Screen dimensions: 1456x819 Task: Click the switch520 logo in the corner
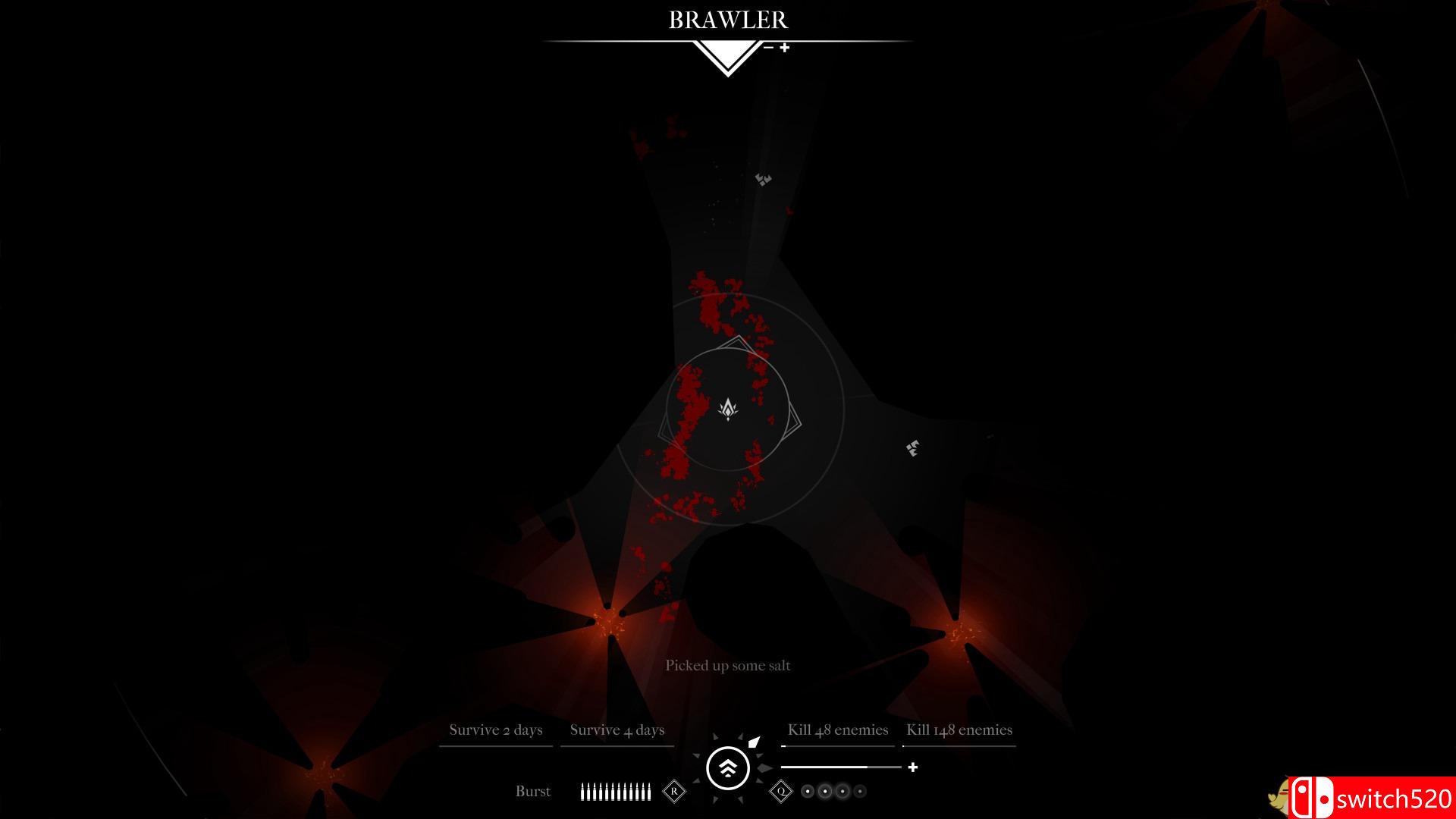[1380, 797]
